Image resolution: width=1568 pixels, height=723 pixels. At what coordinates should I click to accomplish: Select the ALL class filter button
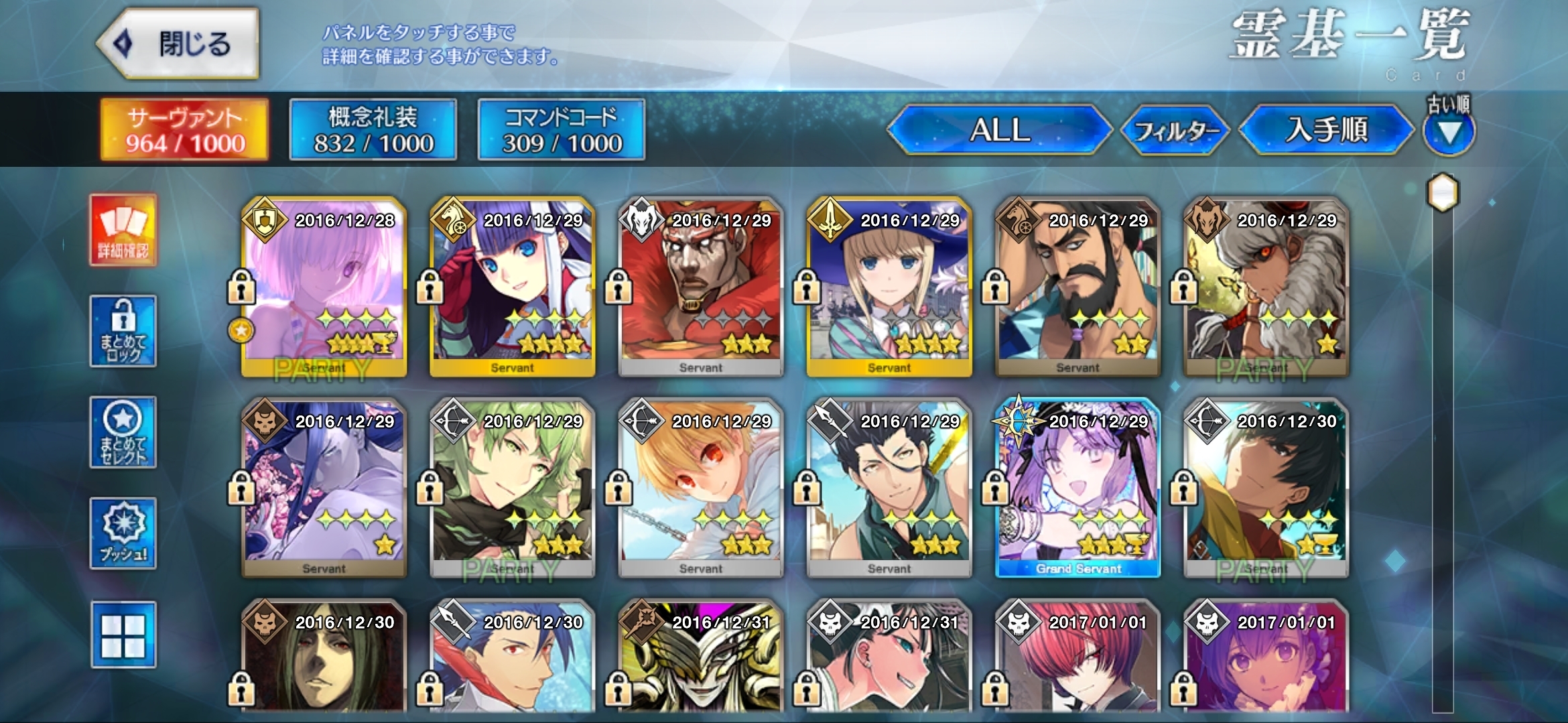[x=999, y=129]
